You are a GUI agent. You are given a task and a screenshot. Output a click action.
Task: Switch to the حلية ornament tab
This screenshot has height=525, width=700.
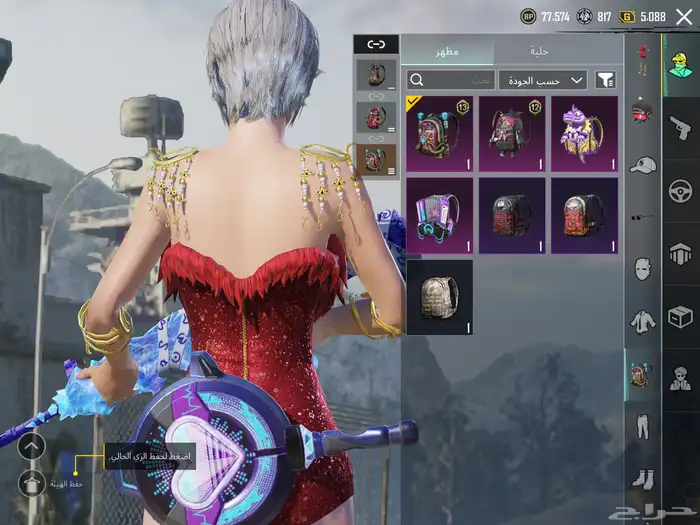pyautogui.click(x=540, y=51)
